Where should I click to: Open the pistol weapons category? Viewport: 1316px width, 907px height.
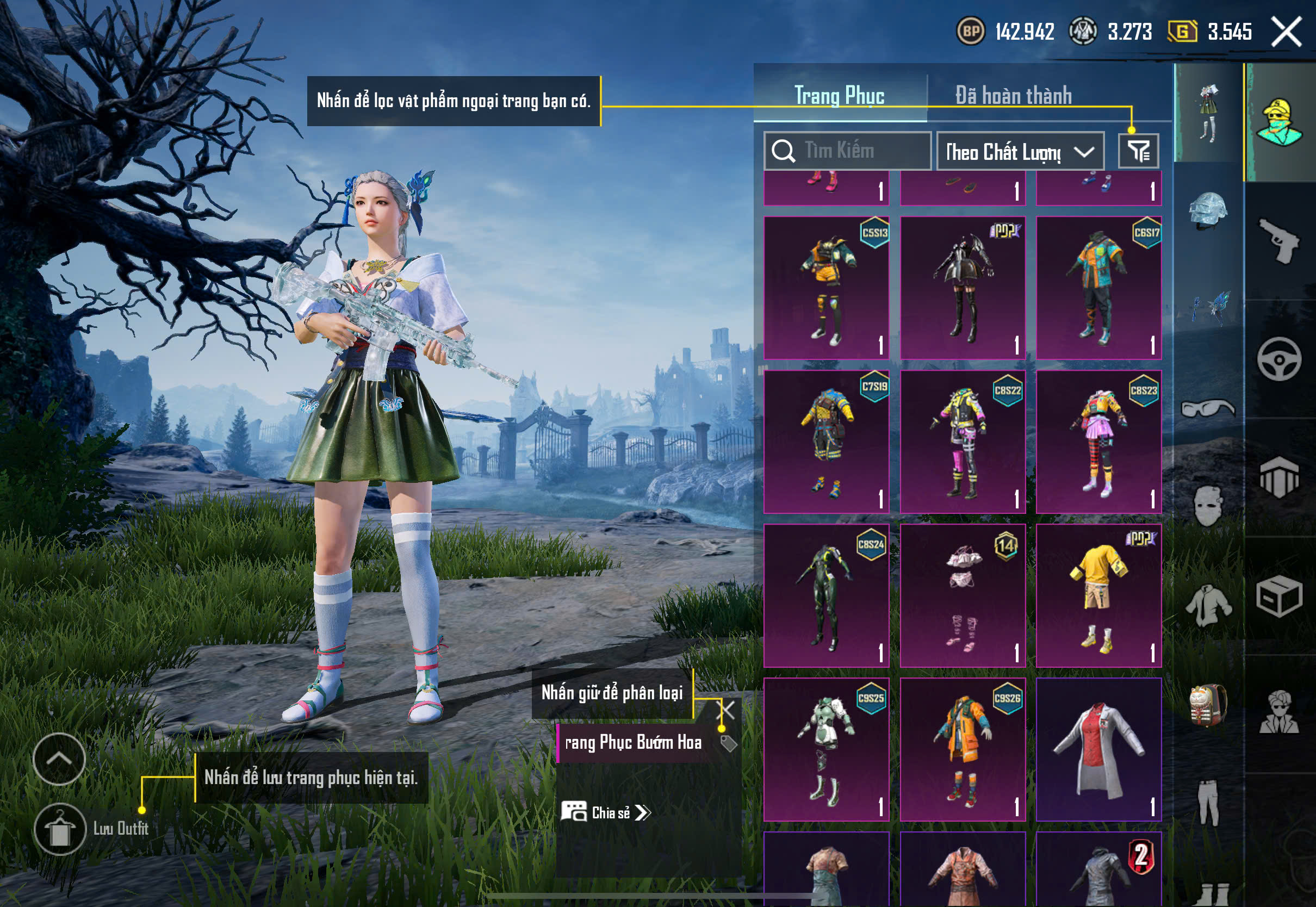1279,241
